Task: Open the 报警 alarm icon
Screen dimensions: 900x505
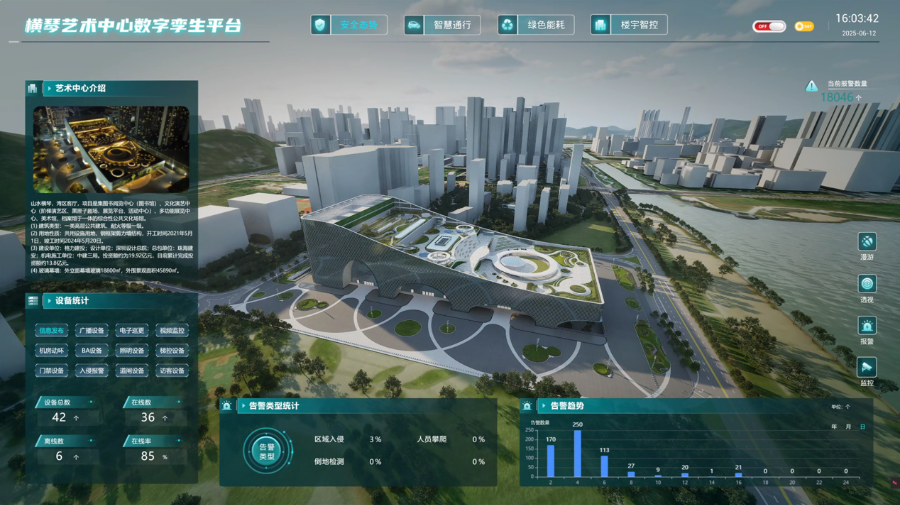Action: click(867, 327)
